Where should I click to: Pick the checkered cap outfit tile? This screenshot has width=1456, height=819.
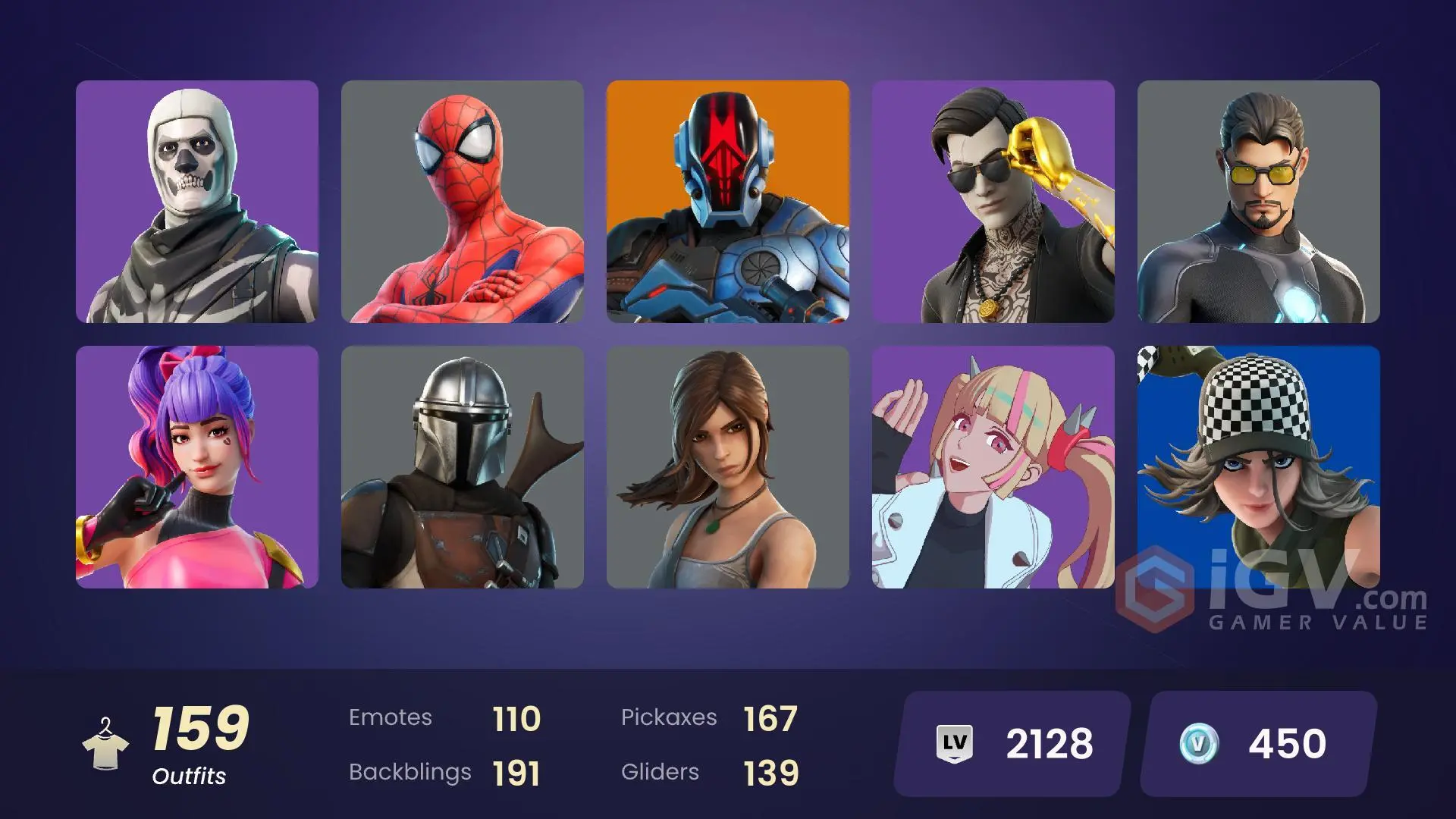click(x=1259, y=455)
